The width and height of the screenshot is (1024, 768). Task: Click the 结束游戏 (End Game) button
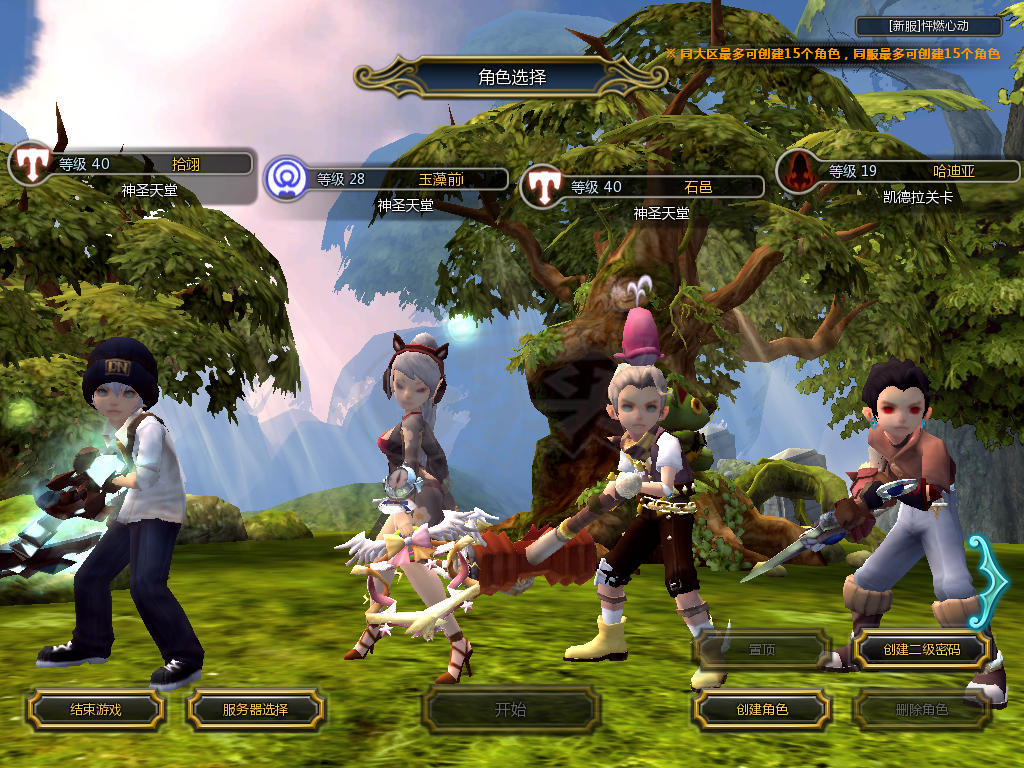coord(95,709)
